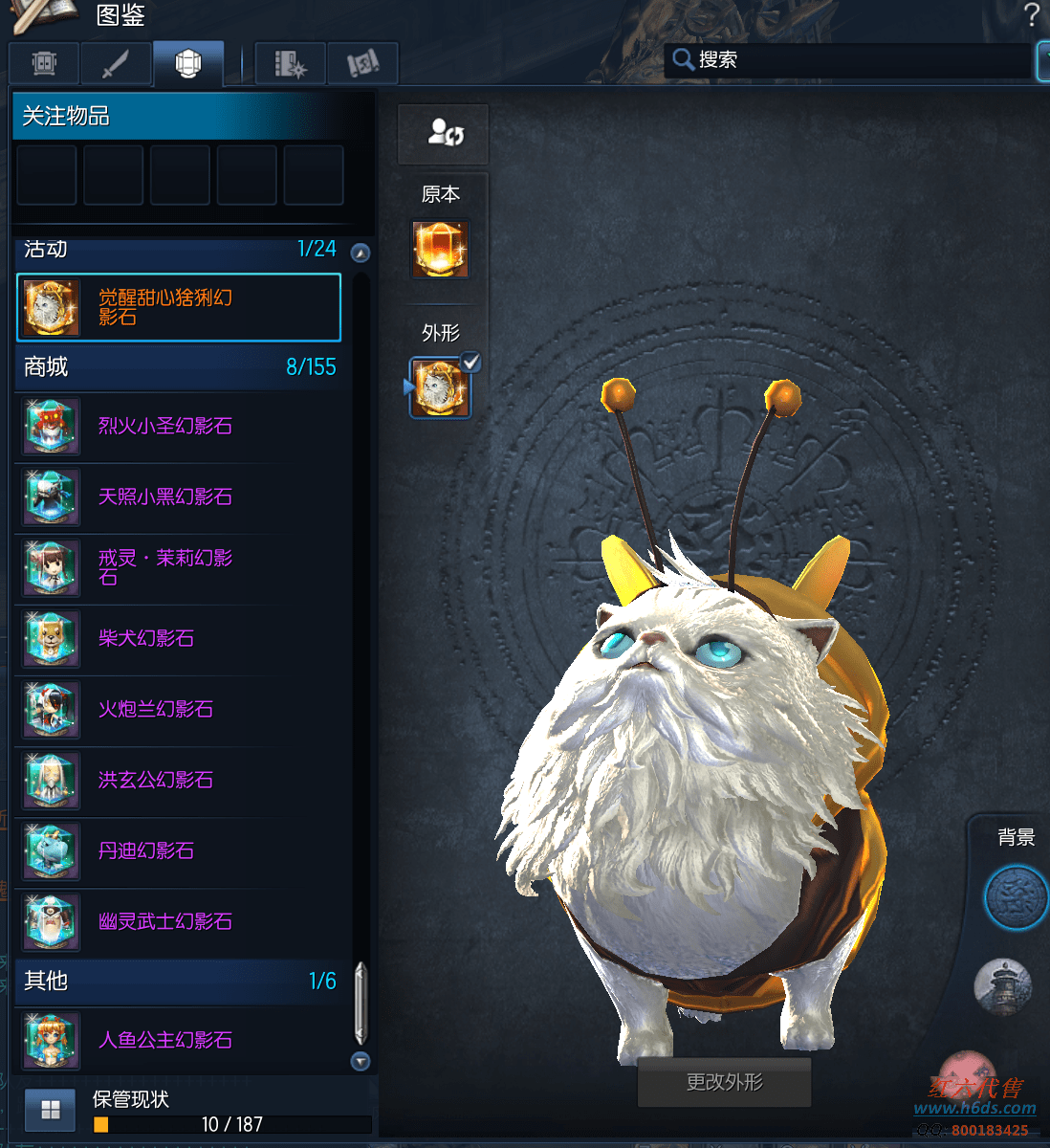Choose the blue emblem background option
The height and width of the screenshot is (1148, 1050).
(1016, 897)
